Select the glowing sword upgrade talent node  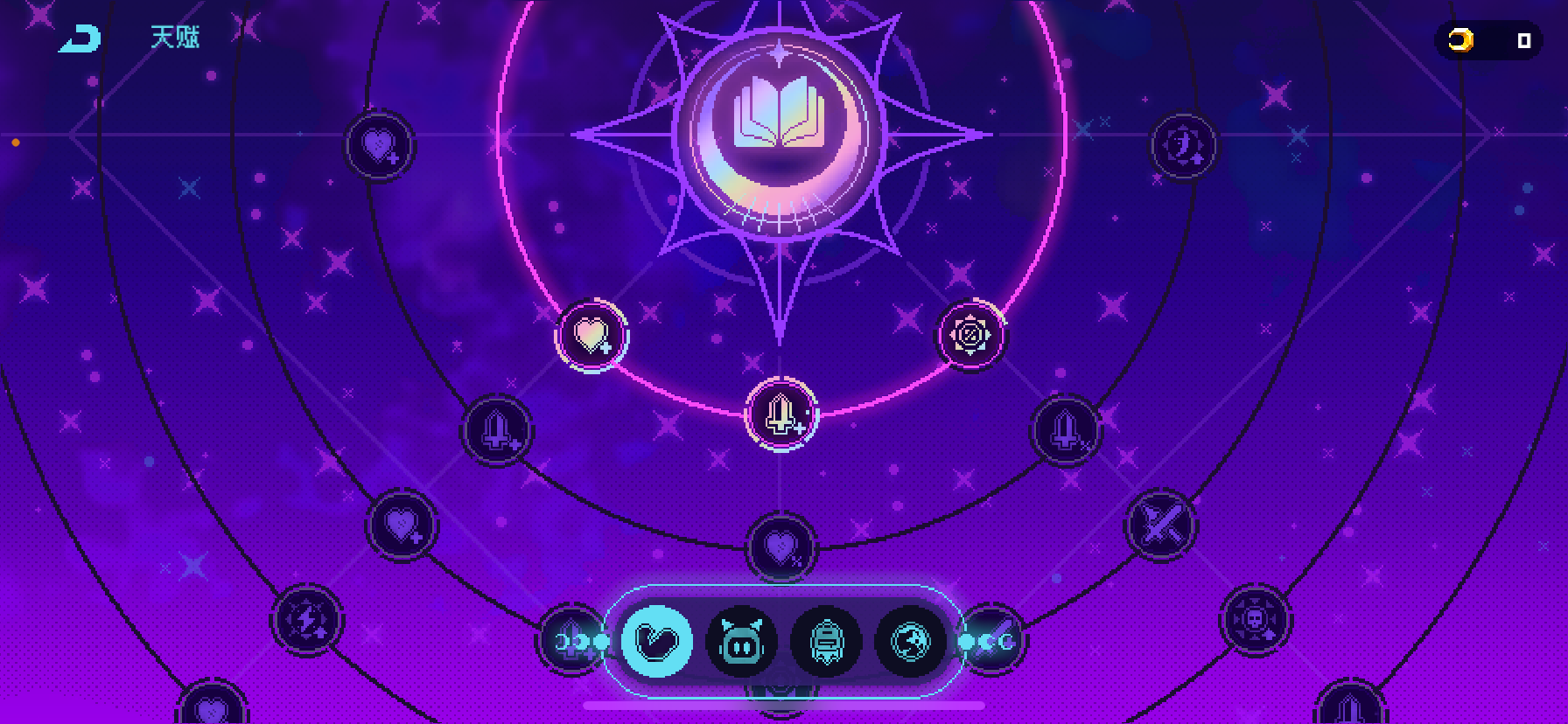point(780,416)
